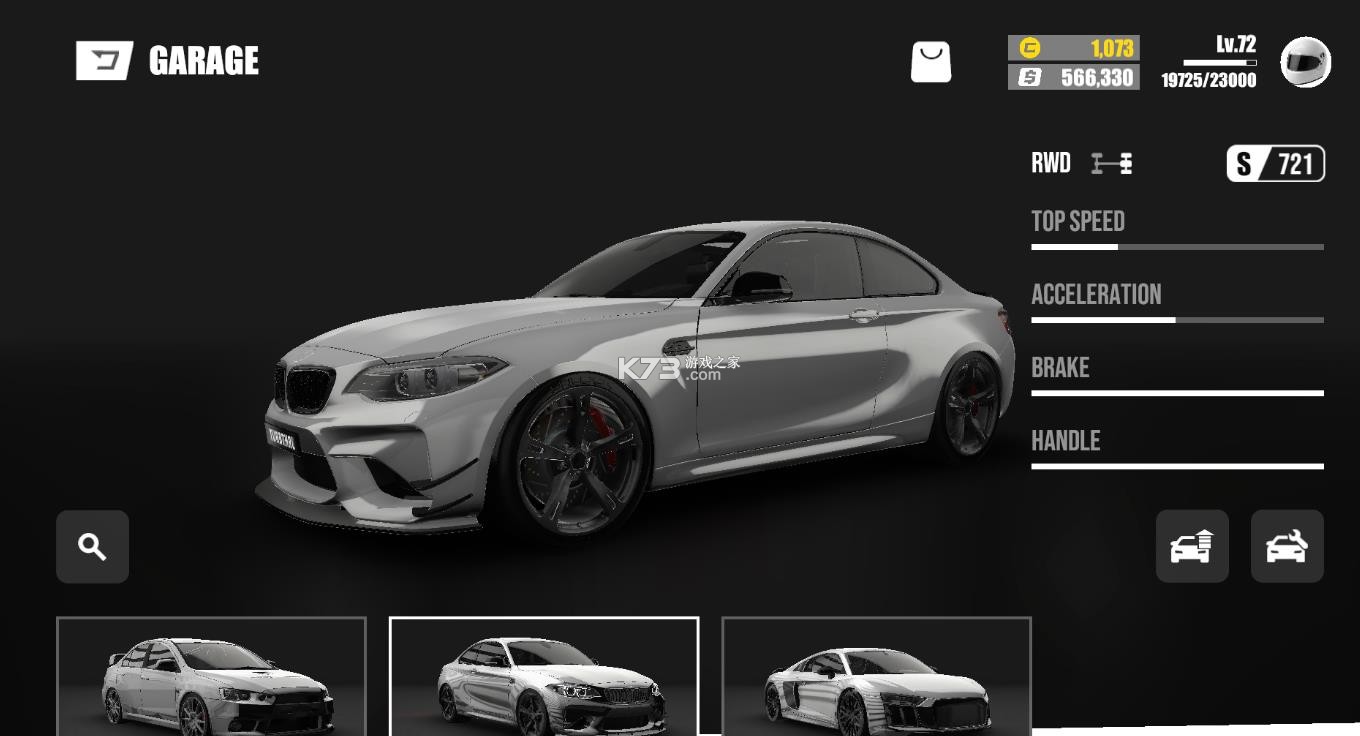Image resolution: width=1360 pixels, height=736 pixels.
Task: Search cars with the magnifying glass button
Action: pos(93,547)
